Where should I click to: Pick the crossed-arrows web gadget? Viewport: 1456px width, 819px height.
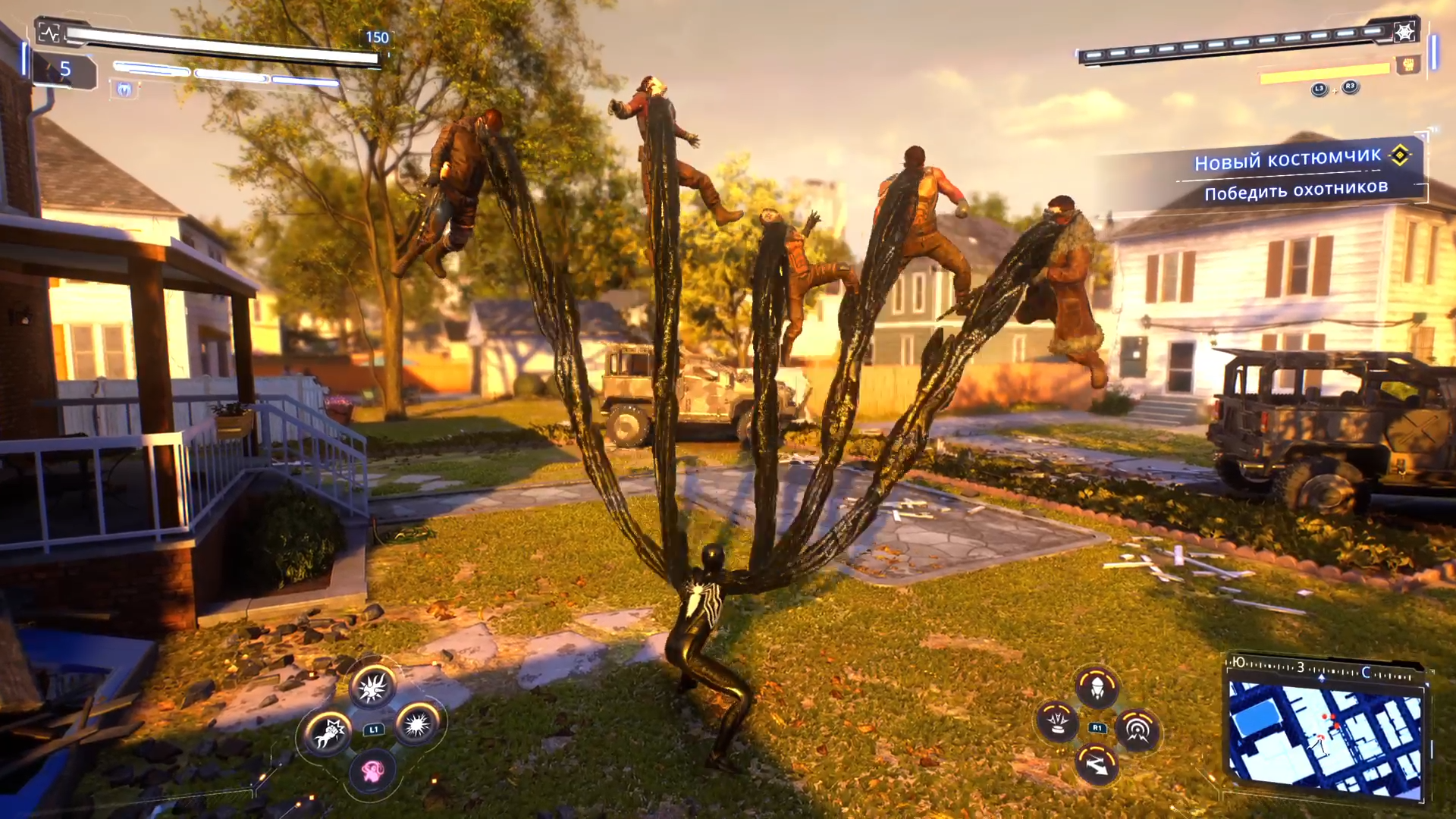pos(1097,764)
